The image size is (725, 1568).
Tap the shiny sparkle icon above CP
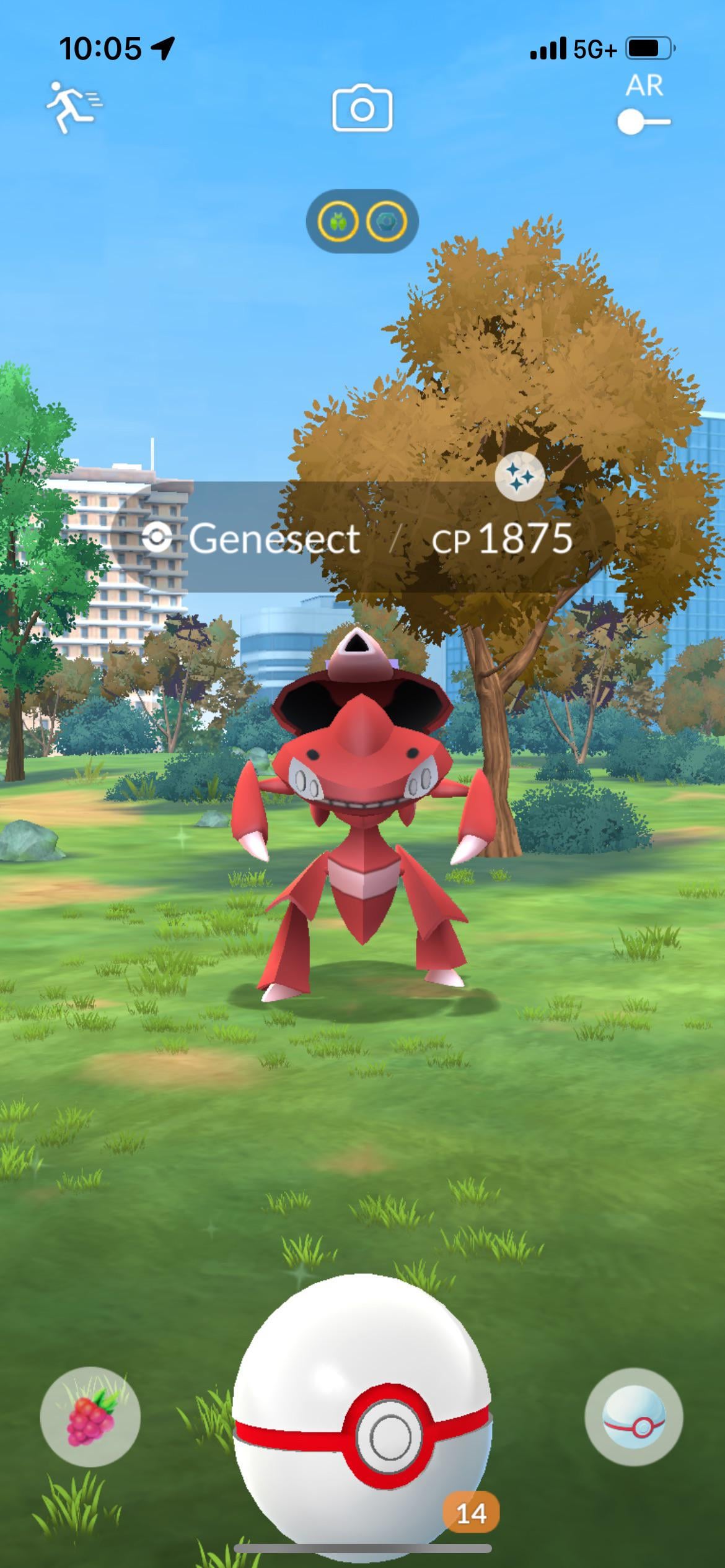coord(520,476)
